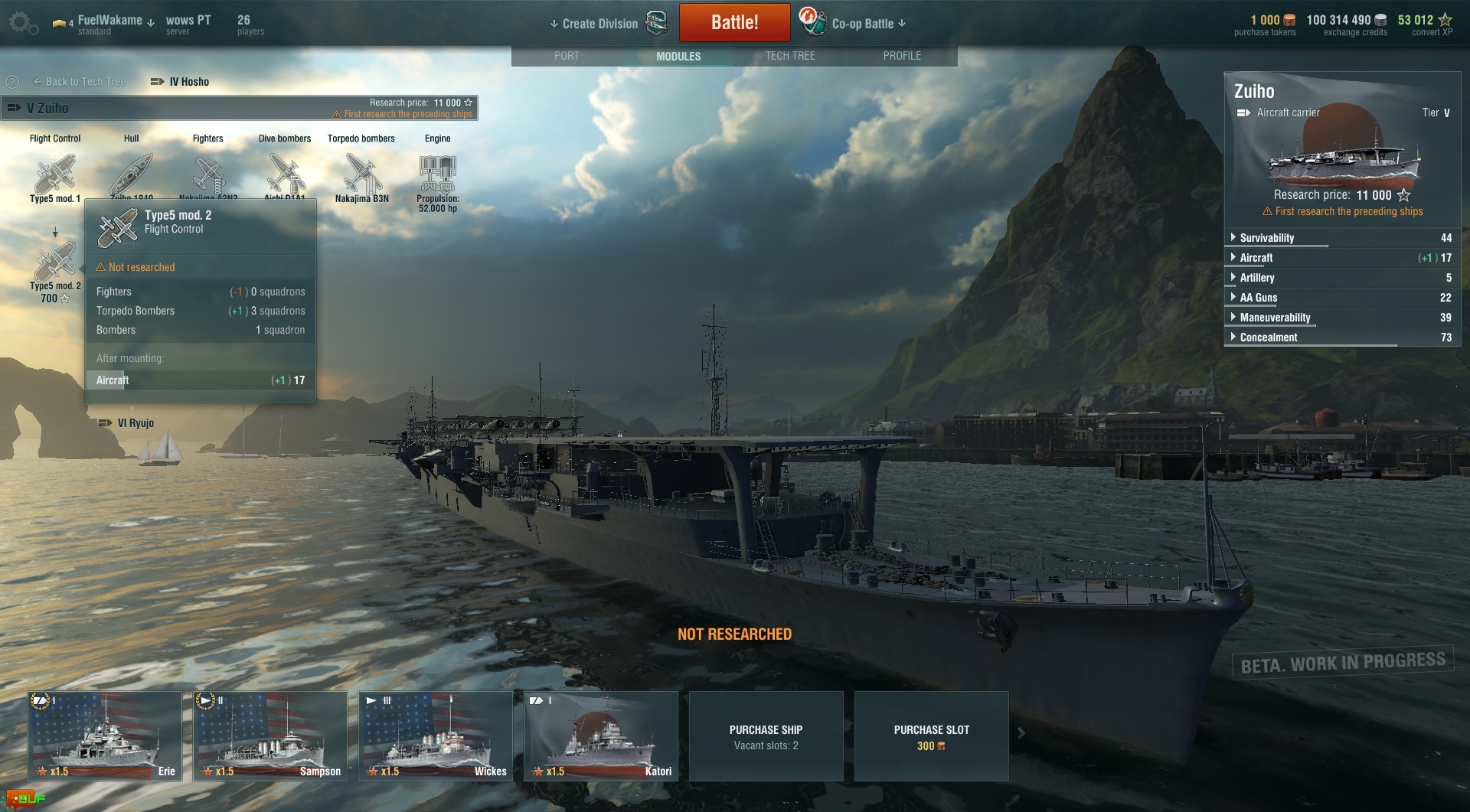1470x812 pixels.
Task: Expand the Survivability stats row
Action: 1266,238
